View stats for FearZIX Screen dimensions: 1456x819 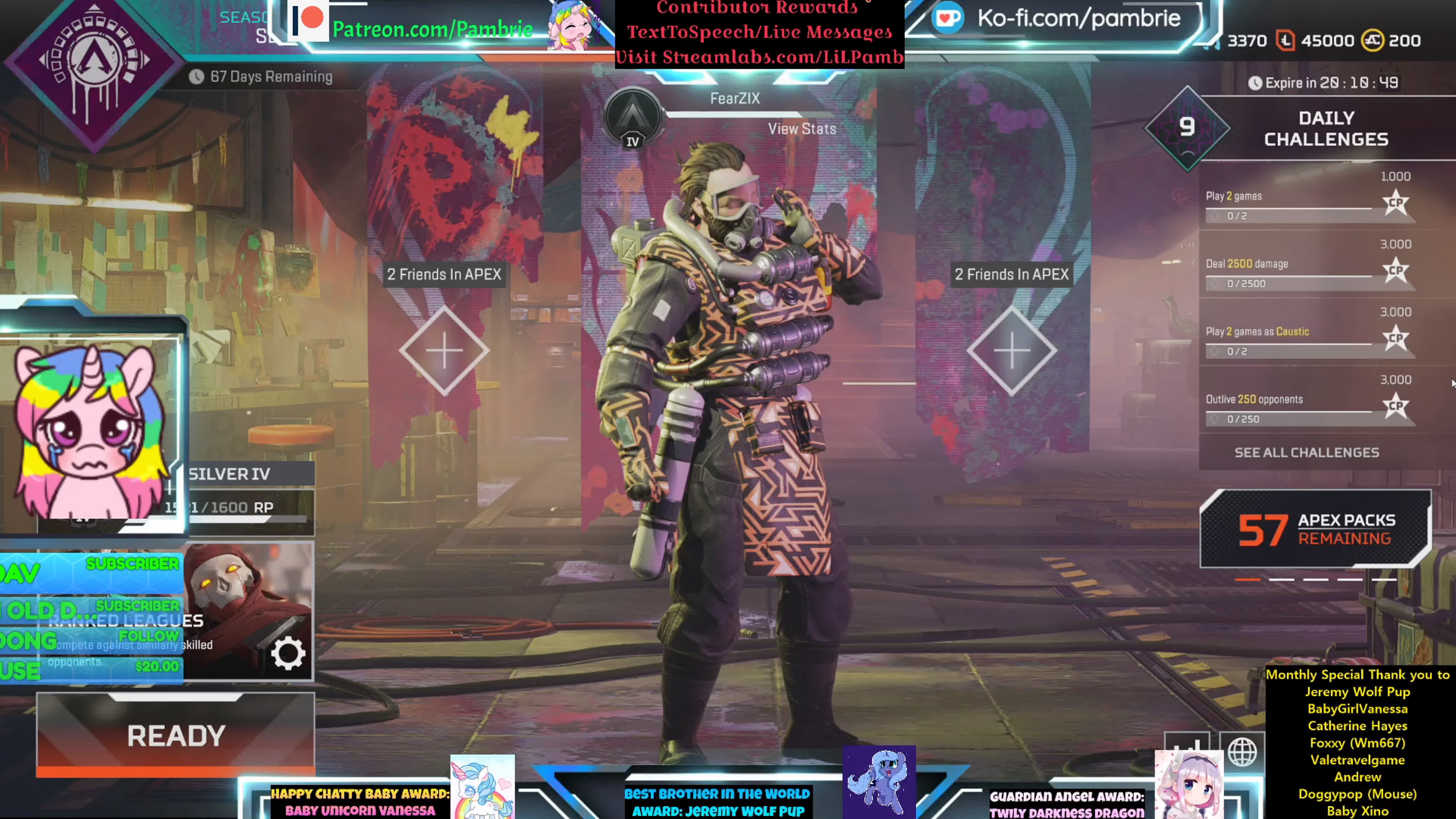click(802, 129)
